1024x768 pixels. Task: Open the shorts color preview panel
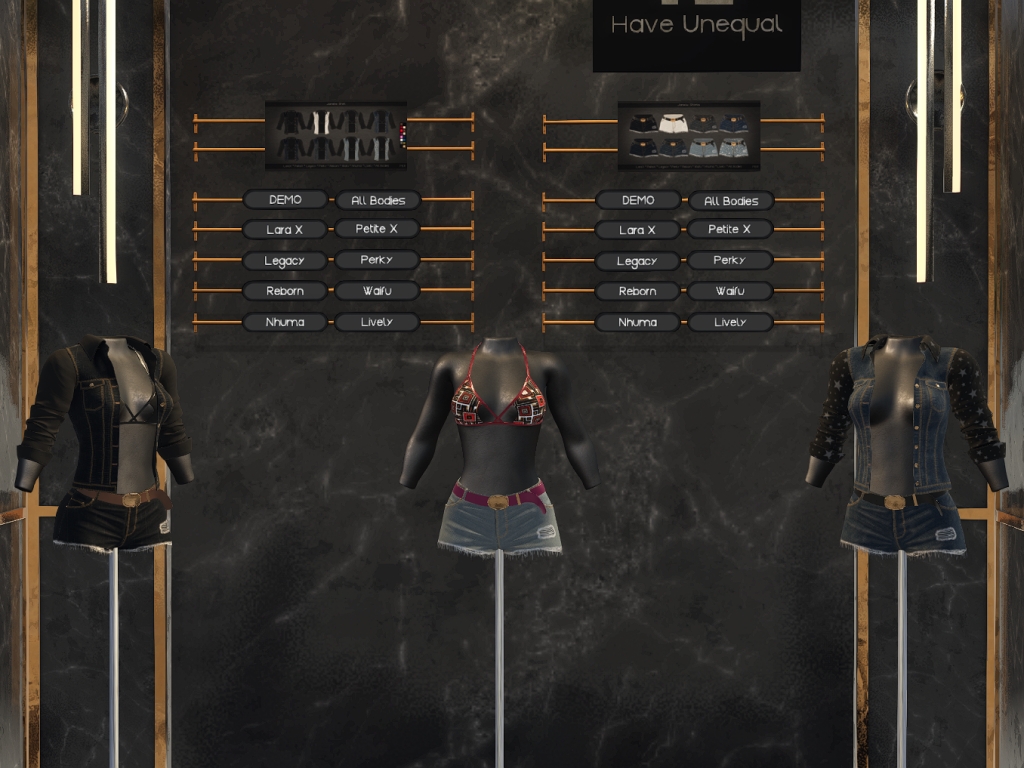688,135
